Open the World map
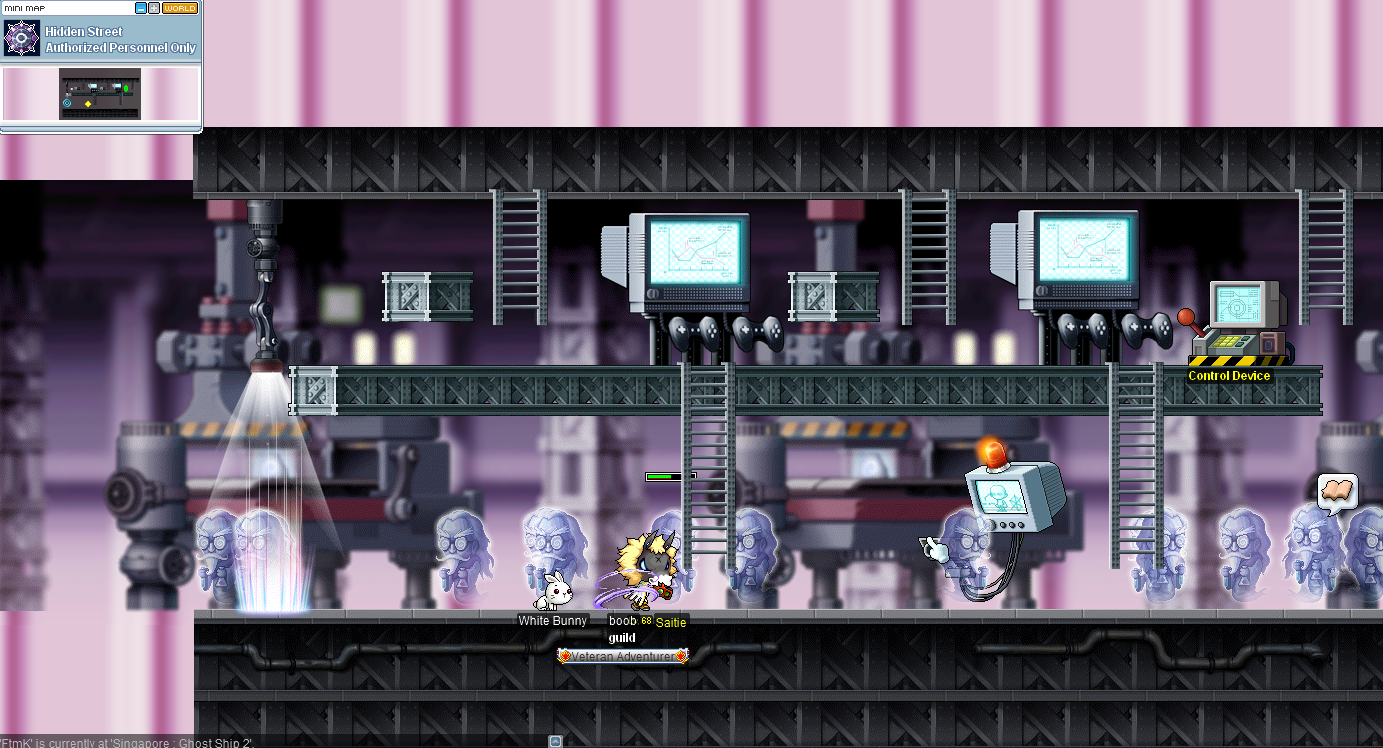The height and width of the screenshot is (748, 1383). point(180,8)
